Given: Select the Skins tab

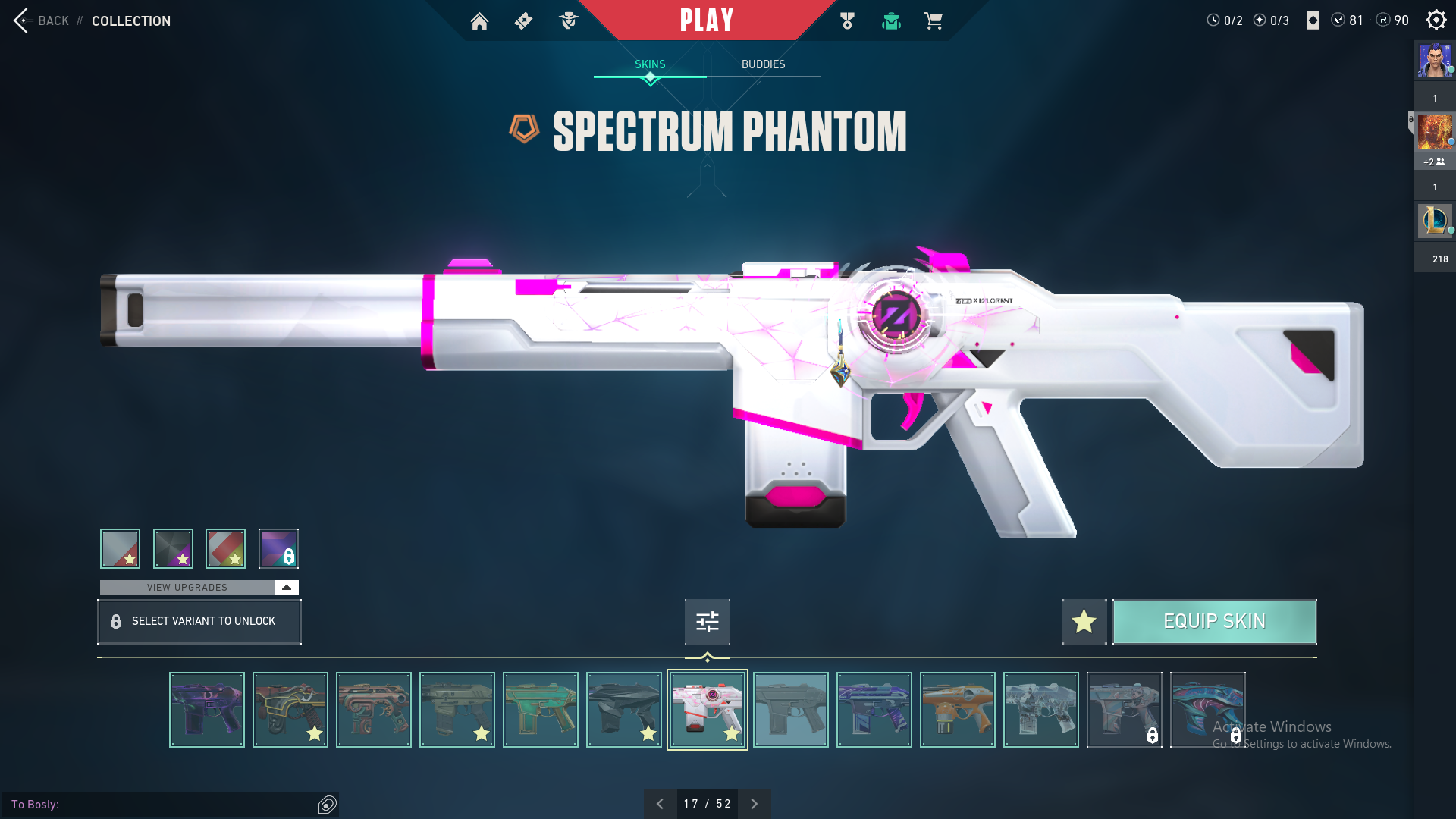Looking at the screenshot, I should coord(650,64).
